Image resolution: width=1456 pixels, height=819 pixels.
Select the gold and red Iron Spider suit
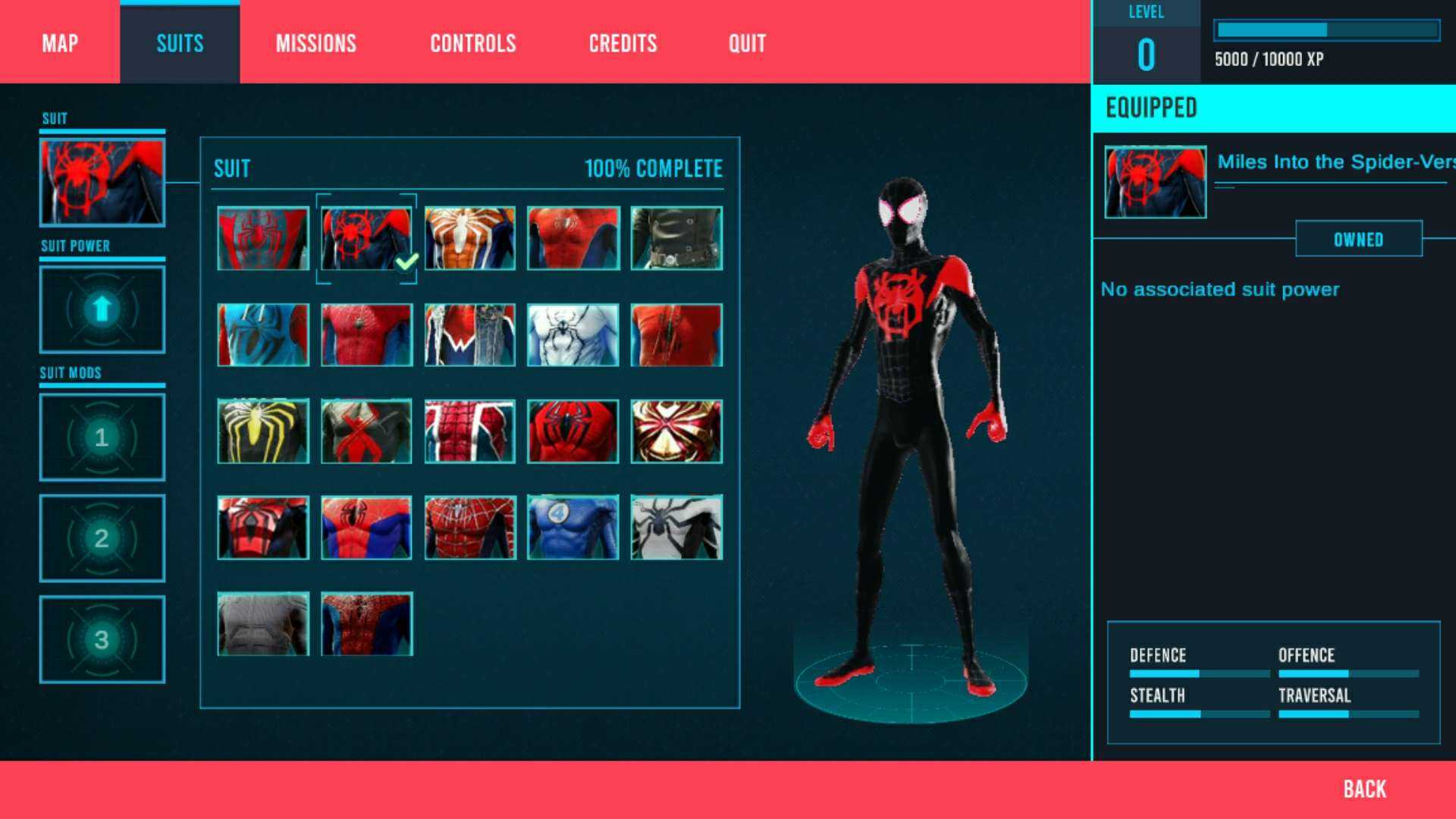676,431
